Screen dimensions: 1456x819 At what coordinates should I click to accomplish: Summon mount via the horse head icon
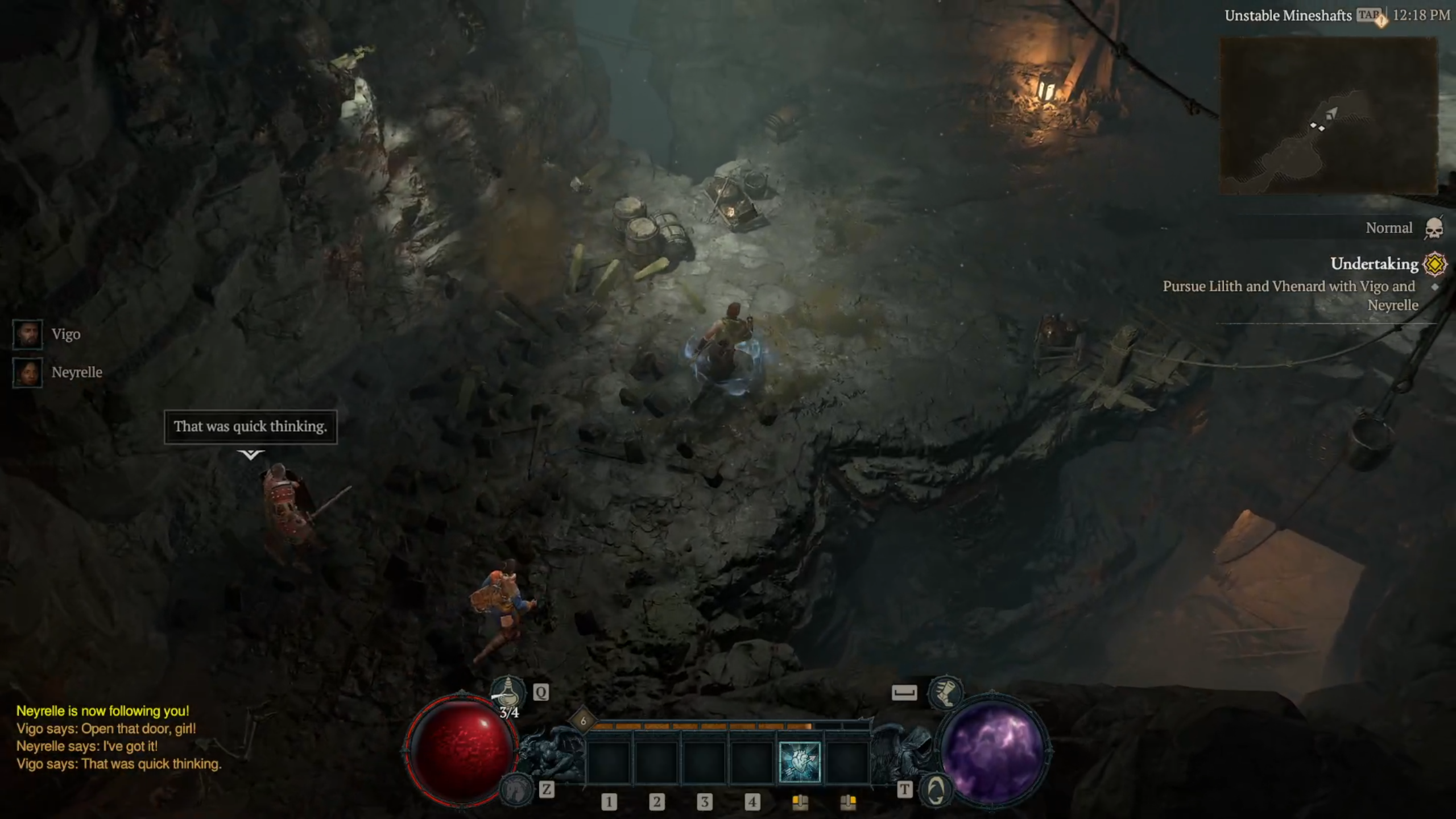[x=515, y=789]
